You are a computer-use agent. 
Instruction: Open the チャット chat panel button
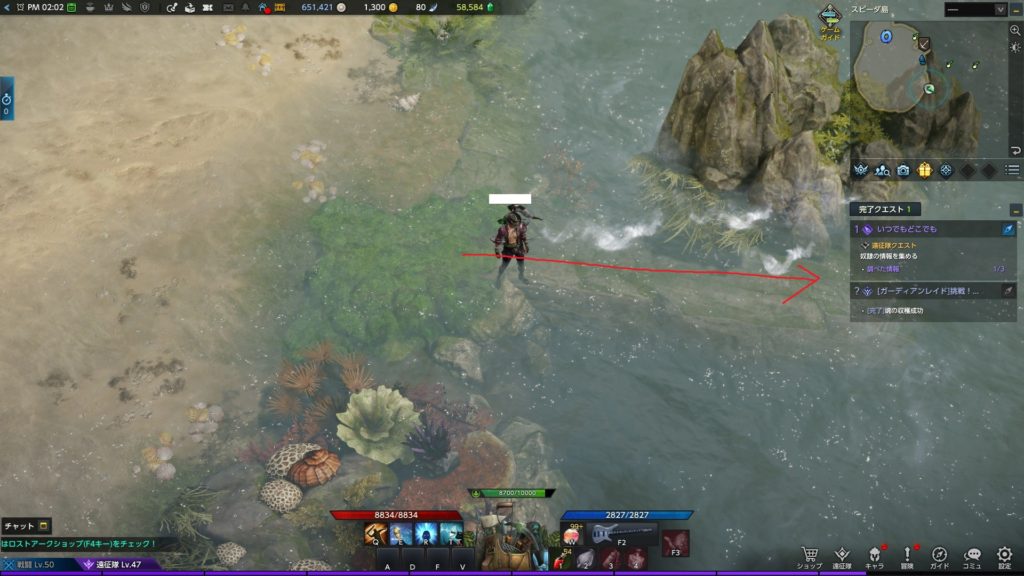(x=26, y=526)
